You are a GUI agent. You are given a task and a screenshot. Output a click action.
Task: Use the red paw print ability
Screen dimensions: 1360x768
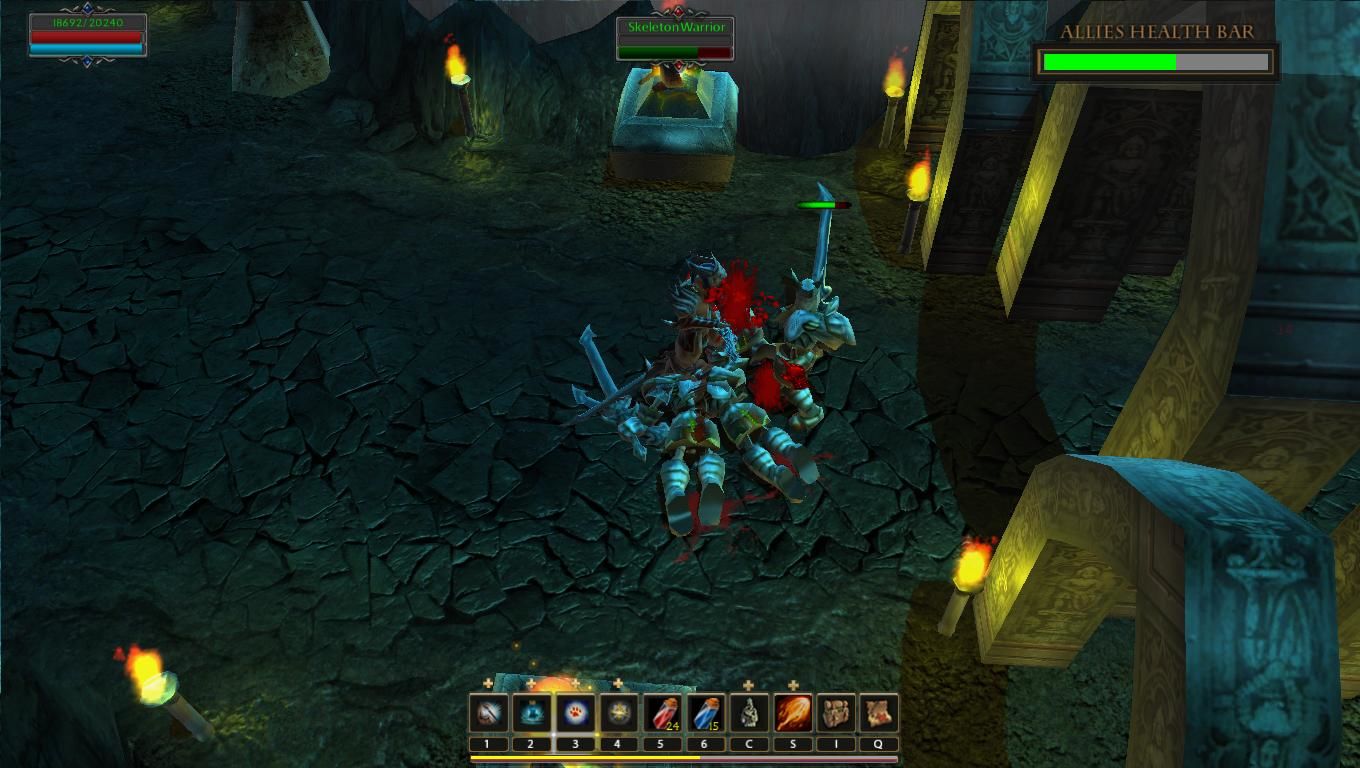click(x=574, y=714)
